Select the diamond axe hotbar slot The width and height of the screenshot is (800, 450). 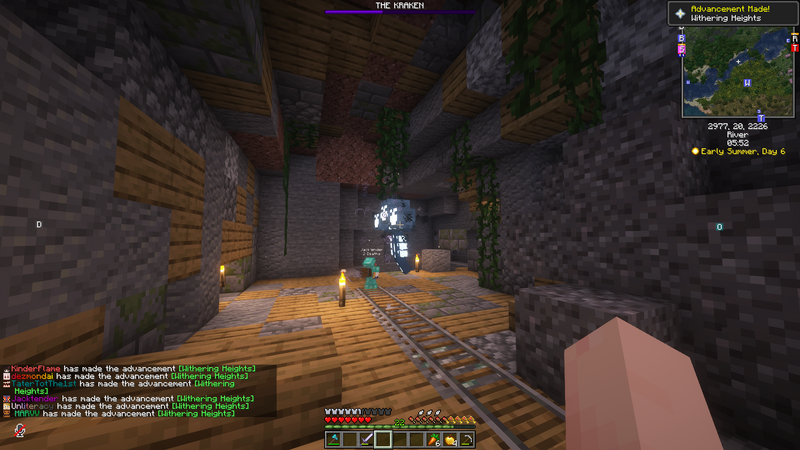point(333,439)
